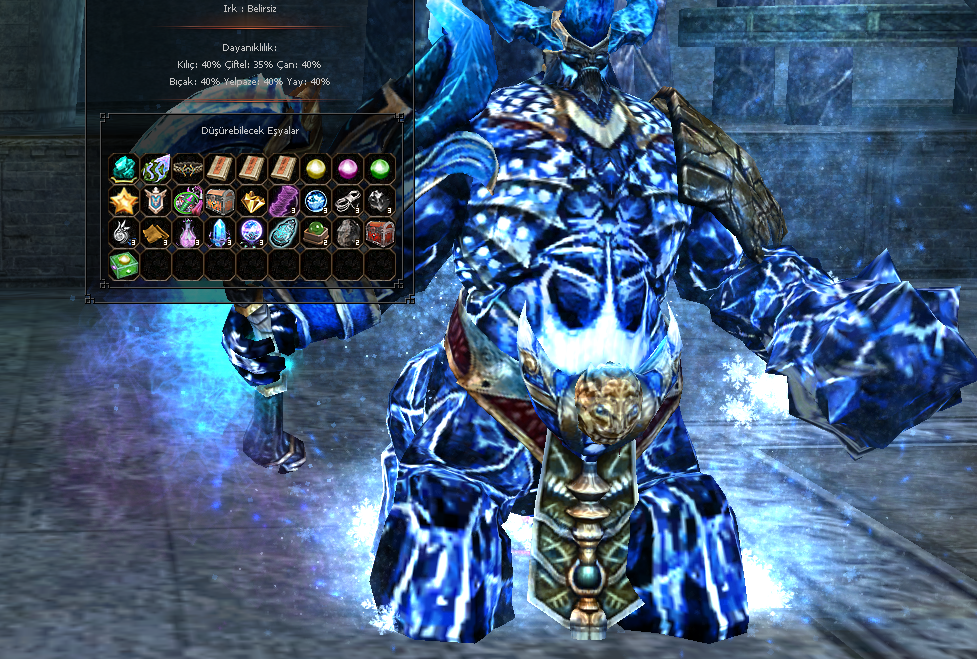The width and height of the screenshot is (977, 659).
Task: Inspect the golden star item icon
Action: tap(124, 201)
